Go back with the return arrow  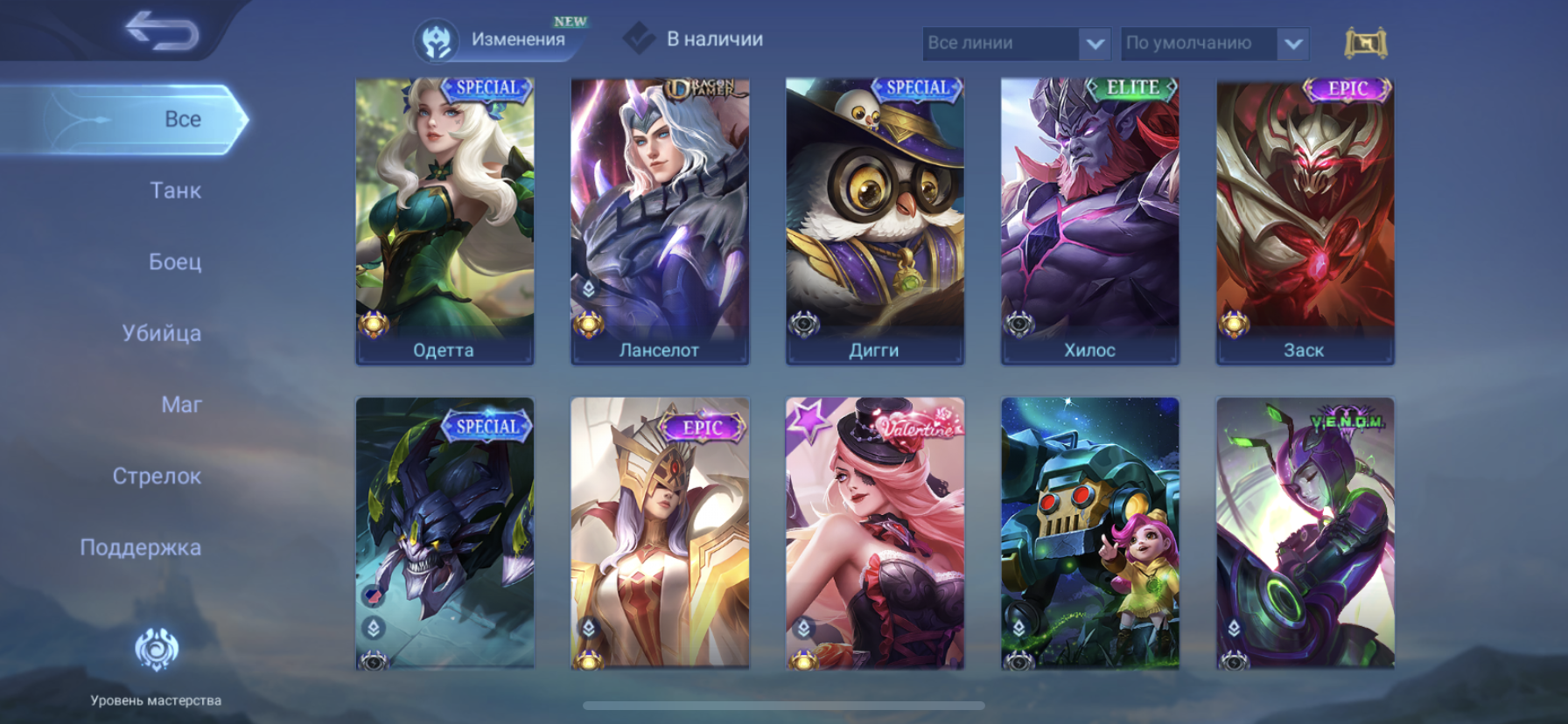[x=162, y=31]
